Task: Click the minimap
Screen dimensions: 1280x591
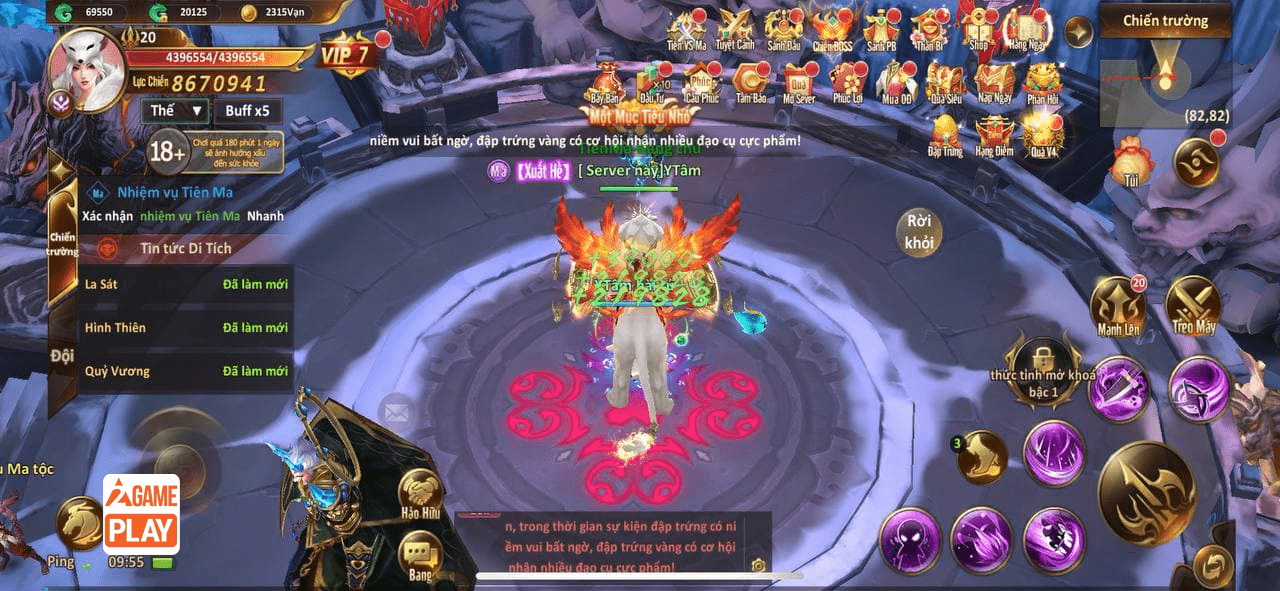Action: click(1165, 78)
